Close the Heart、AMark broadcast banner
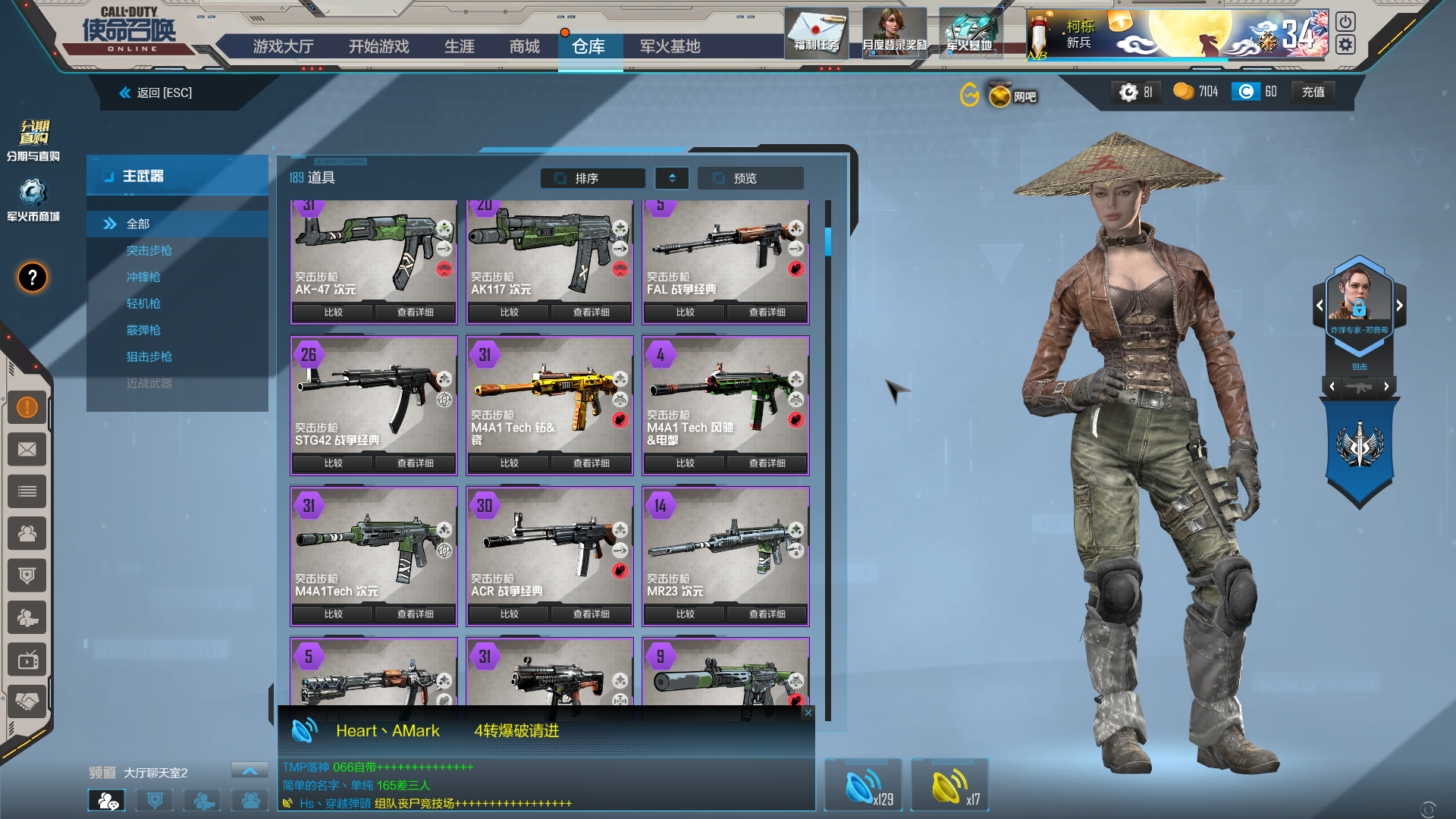This screenshot has height=819, width=1456. click(x=808, y=712)
